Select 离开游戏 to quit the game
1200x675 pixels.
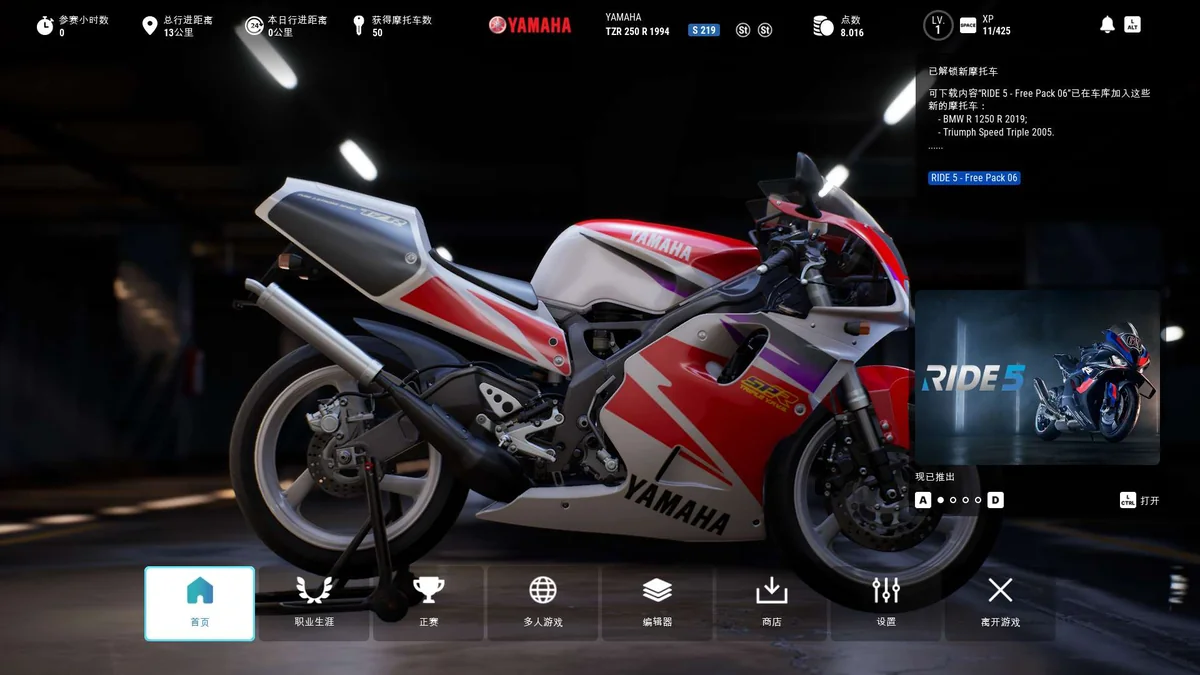point(1000,603)
